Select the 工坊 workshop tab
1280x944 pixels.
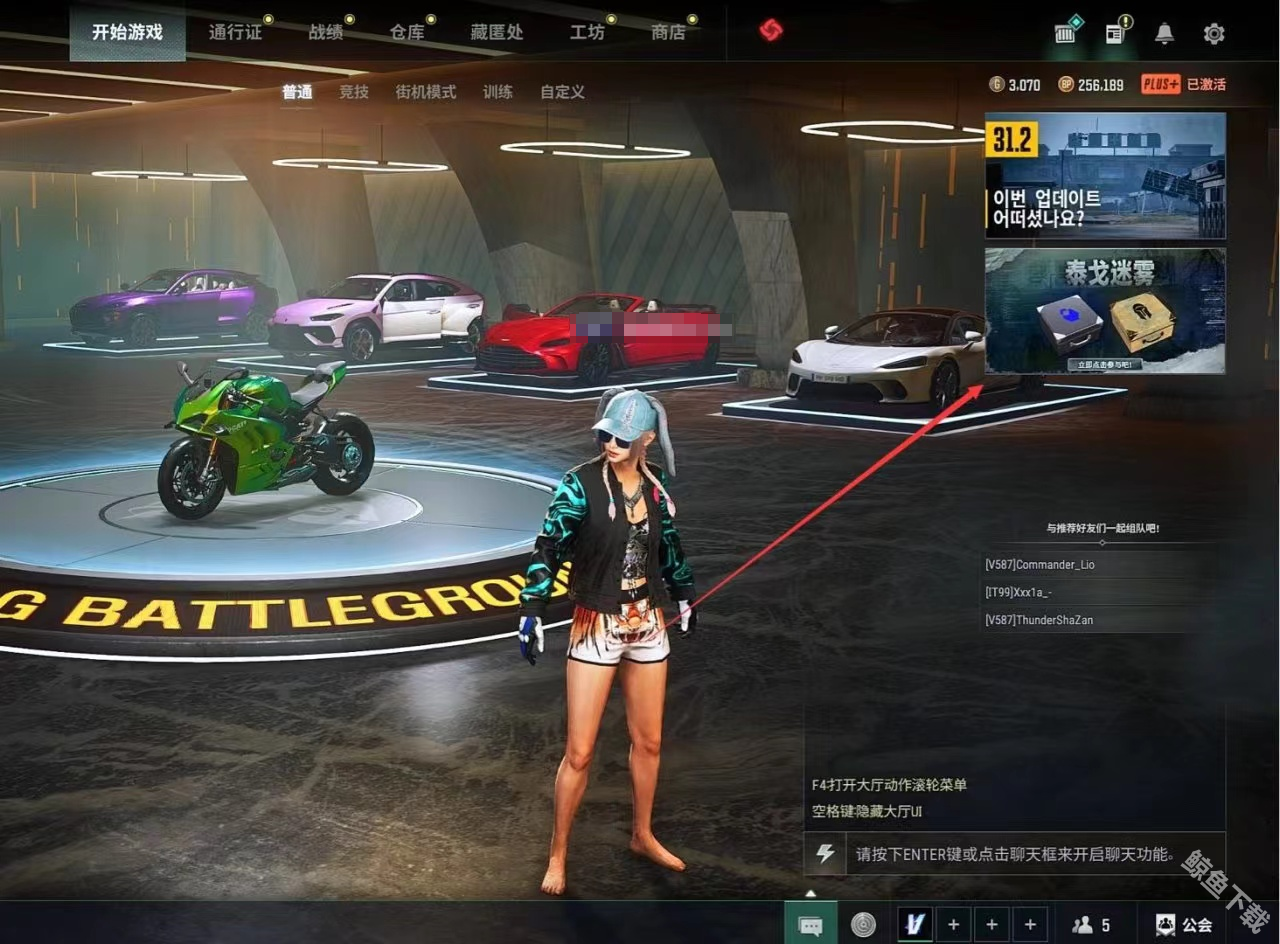click(587, 32)
